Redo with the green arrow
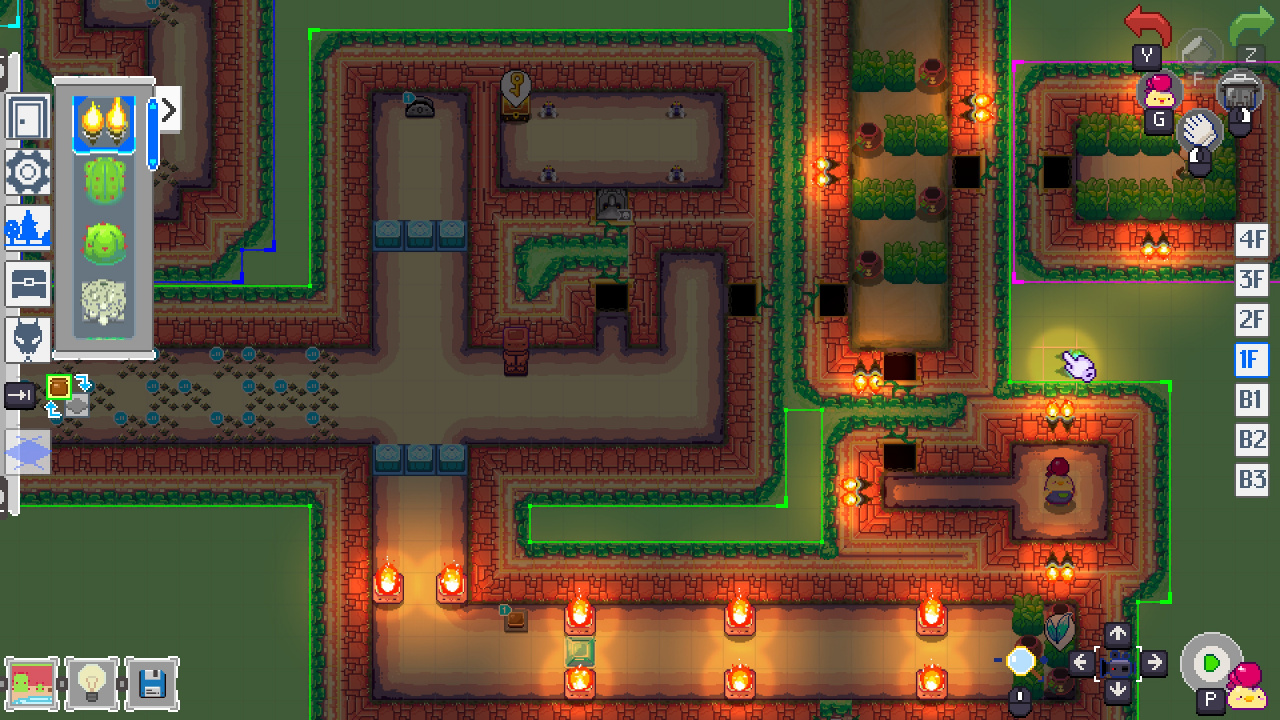Image resolution: width=1280 pixels, height=720 pixels. point(1250,26)
